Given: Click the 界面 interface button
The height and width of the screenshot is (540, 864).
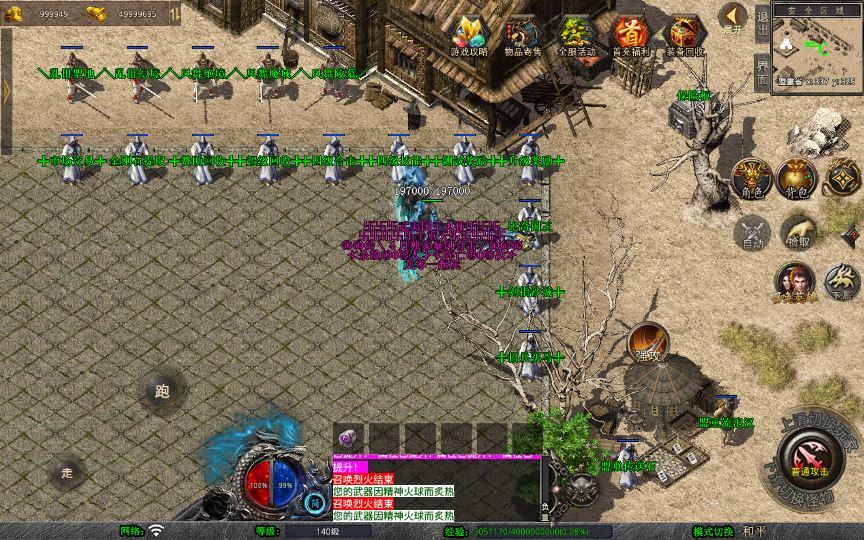Looking at the screenshot, I should (x=762, y=71).
